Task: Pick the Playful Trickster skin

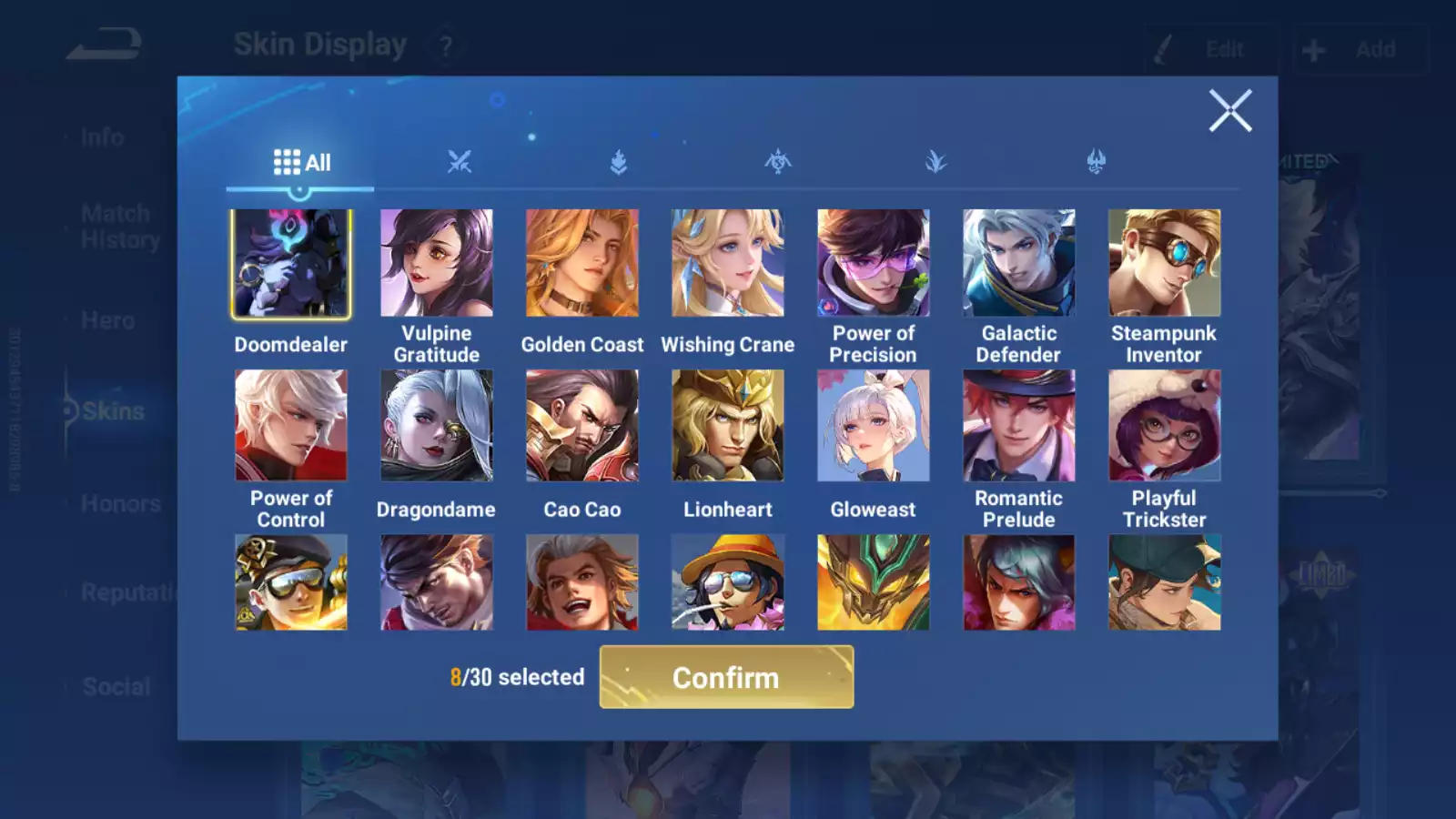Action: (1165, 425)
